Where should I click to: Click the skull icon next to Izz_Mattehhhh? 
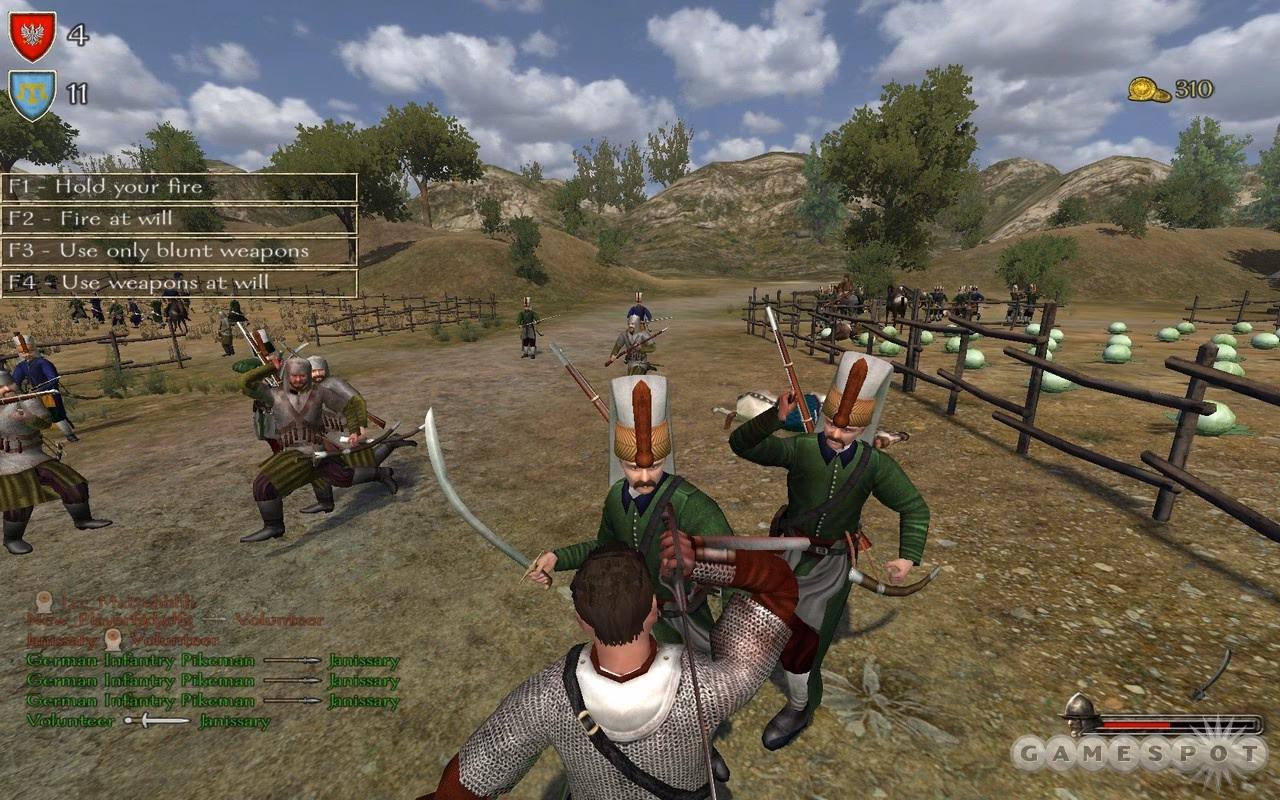click(42, 601)
